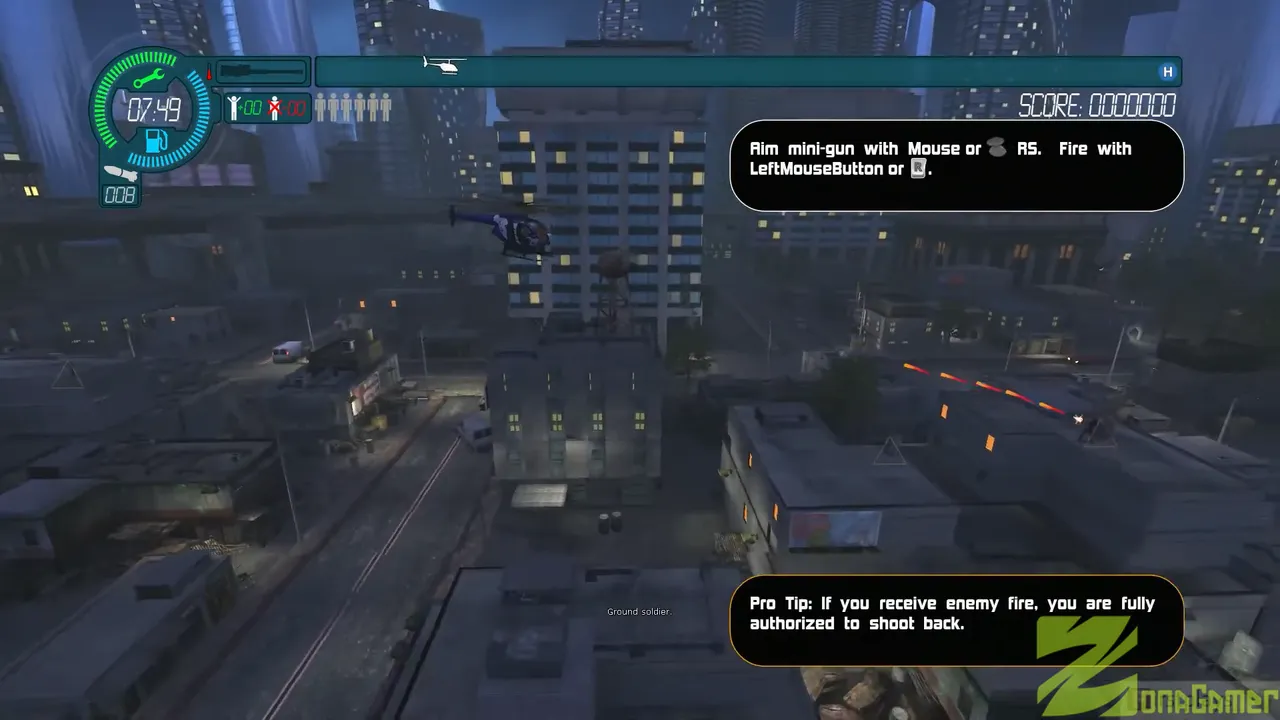
Task: Click the red thermometer overheat icon
Action: [210, 72]
